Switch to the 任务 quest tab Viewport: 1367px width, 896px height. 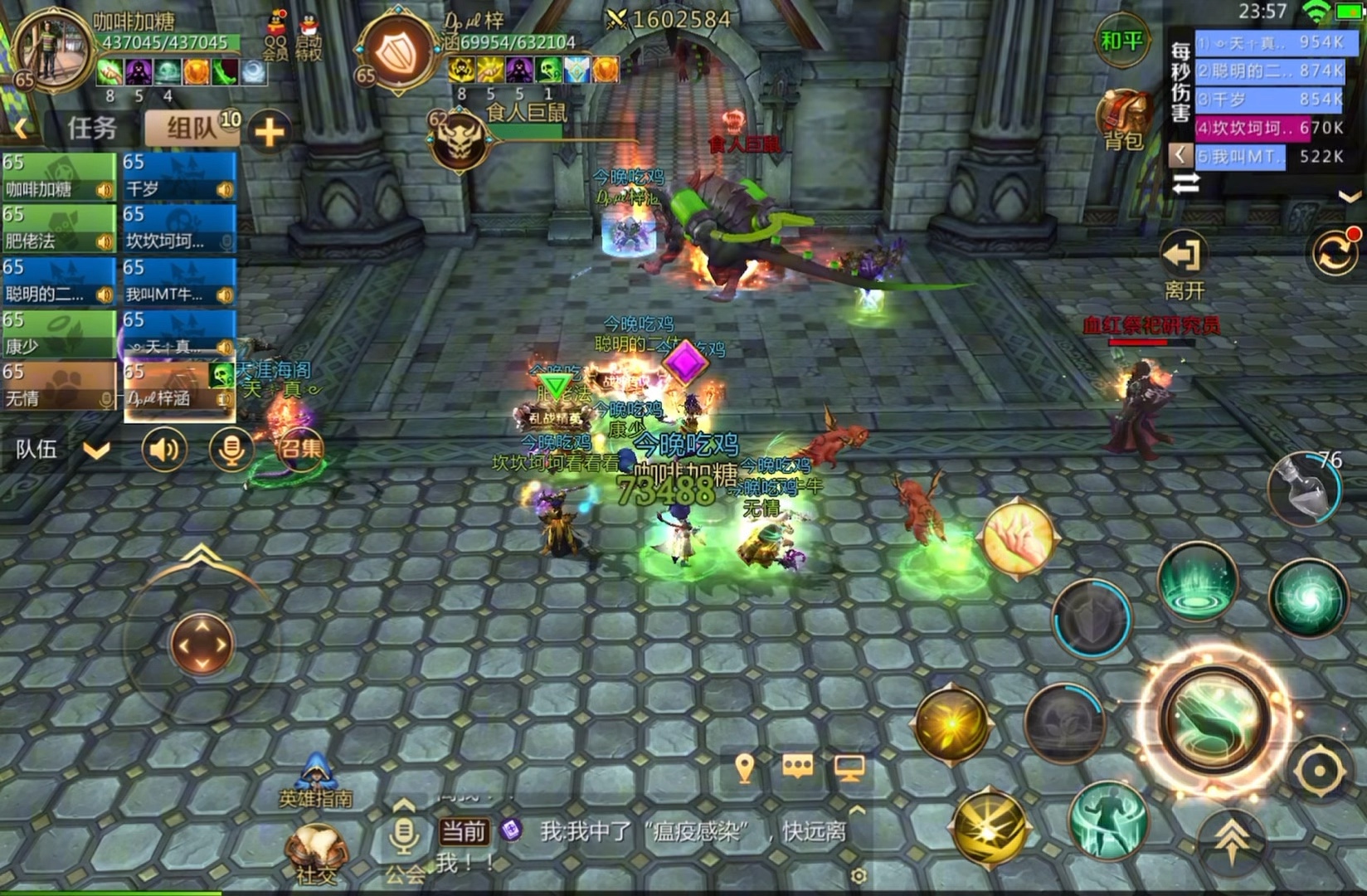[x=91, y=129]
